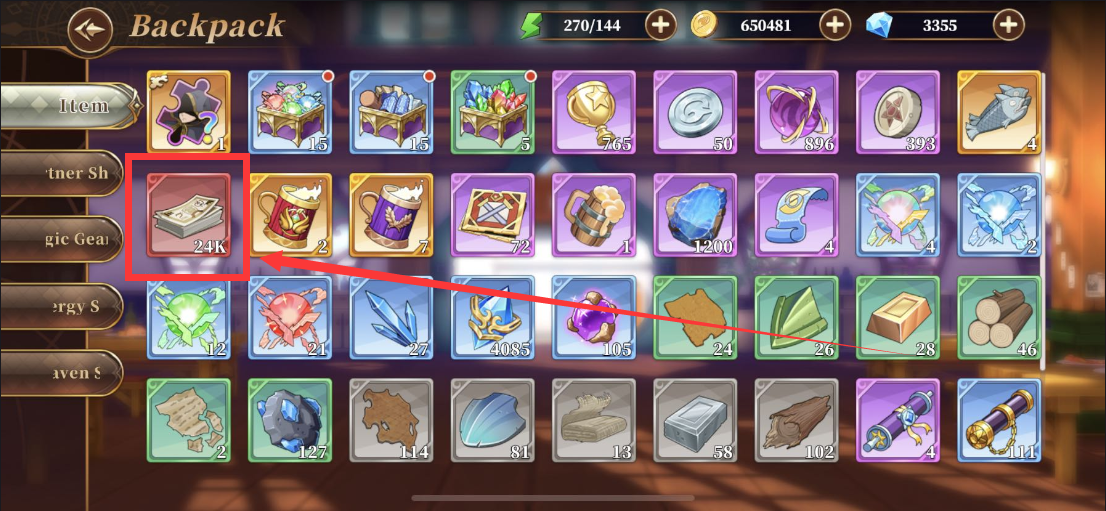
Task: Choose the puzzle piece mystery item
Action: [188, 112]
